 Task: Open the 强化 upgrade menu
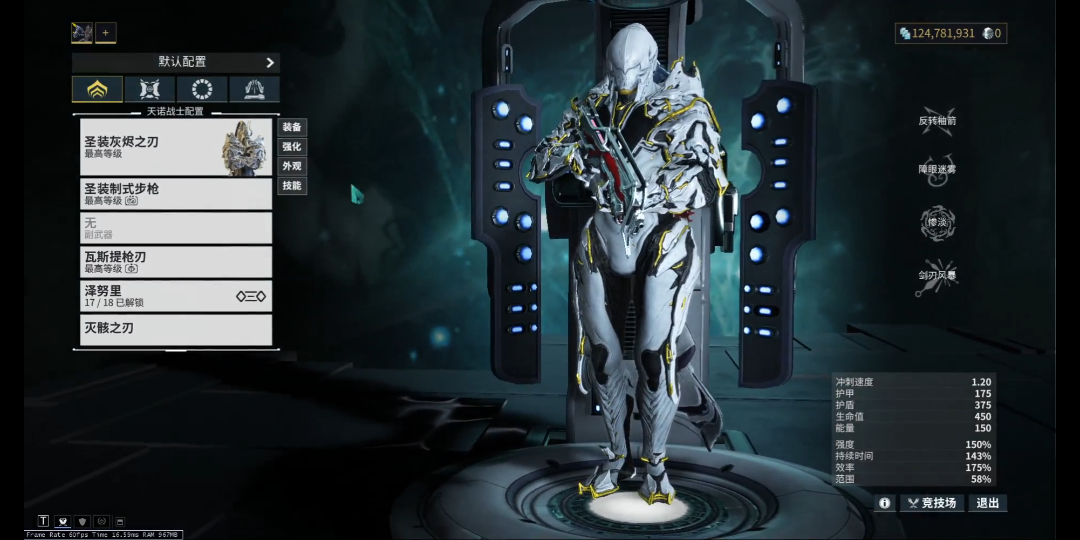coord(292,147)
